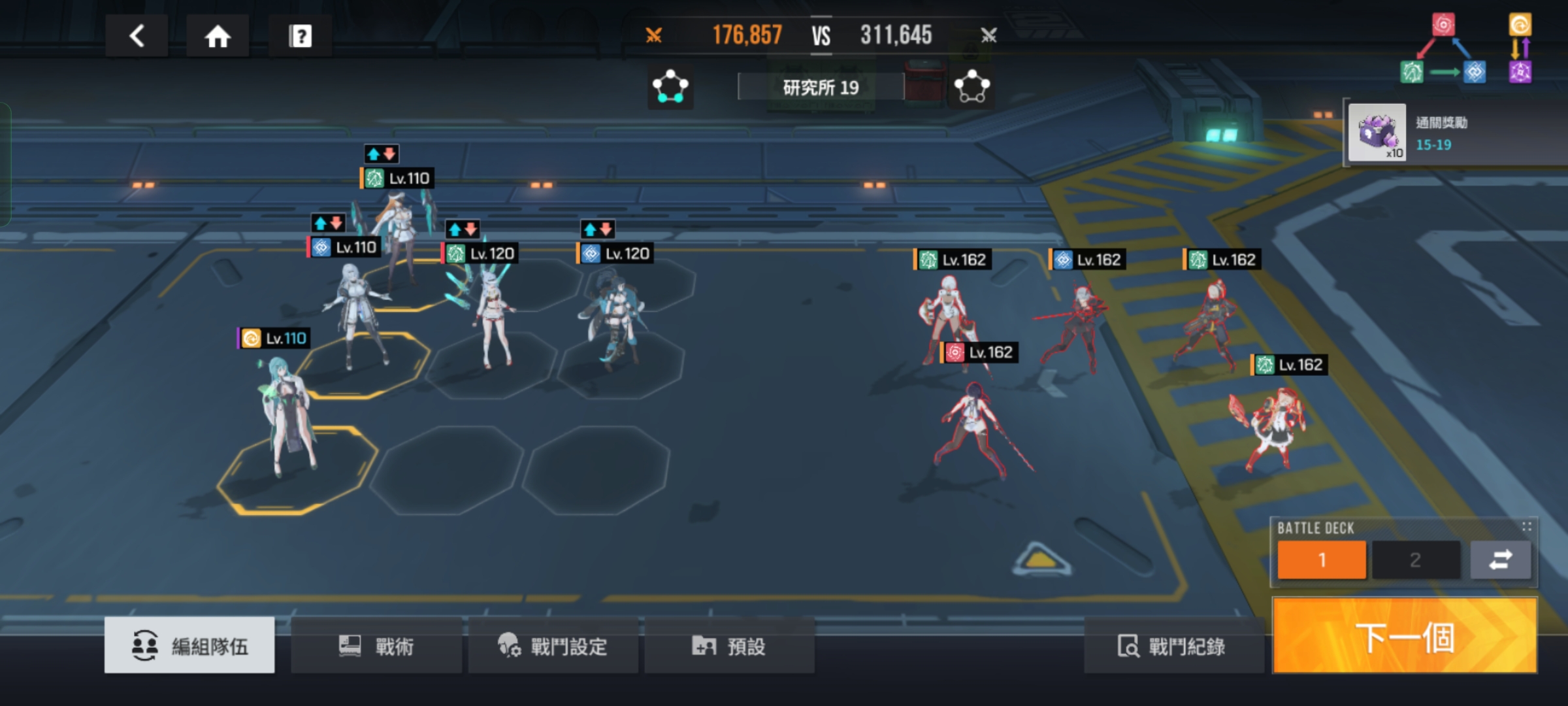Click the deck swap arrows button
The height and width of the screenshot is (706, 1568).
[1500, 560]
